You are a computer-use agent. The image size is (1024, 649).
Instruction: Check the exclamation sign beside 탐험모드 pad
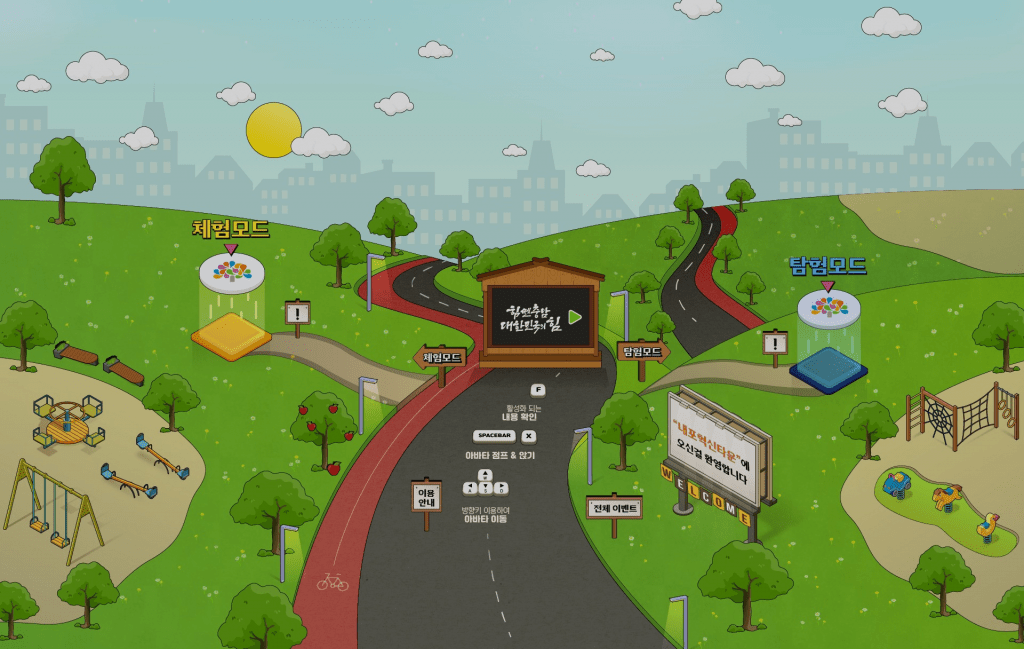point(775,344)
